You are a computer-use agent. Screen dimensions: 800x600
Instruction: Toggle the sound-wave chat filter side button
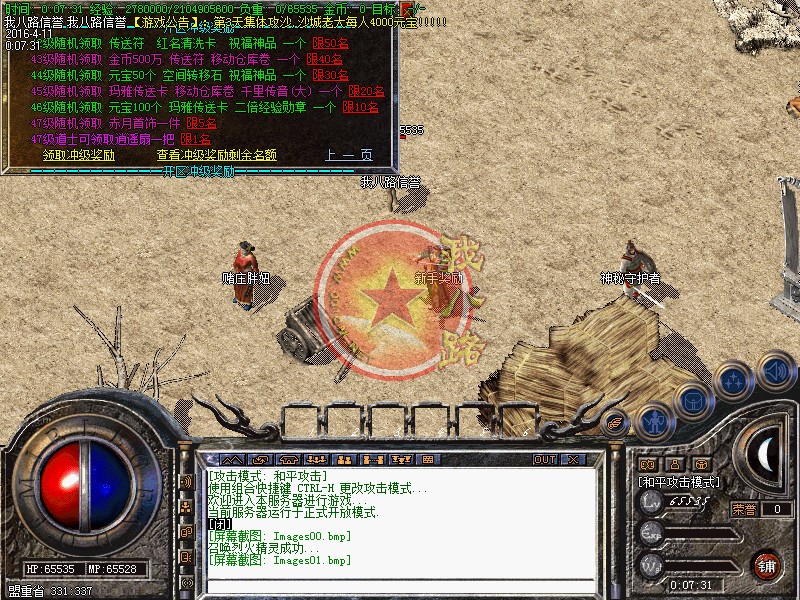point(186,481)
